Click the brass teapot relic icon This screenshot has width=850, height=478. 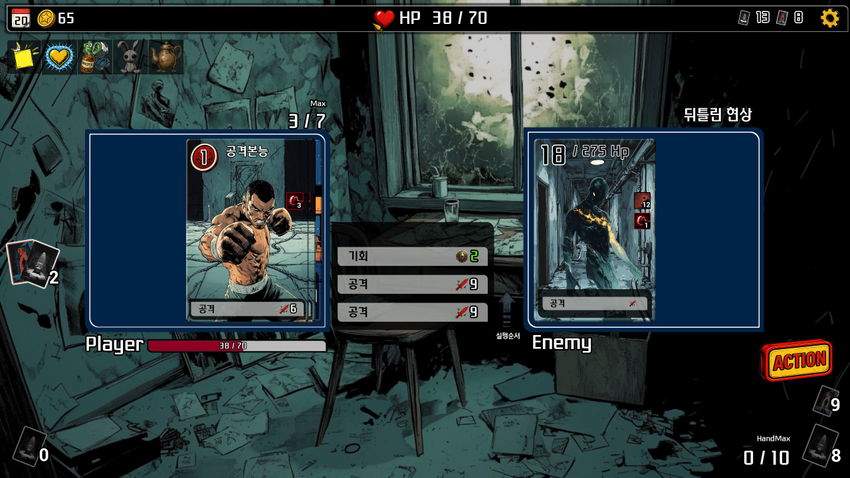point(165,57)
